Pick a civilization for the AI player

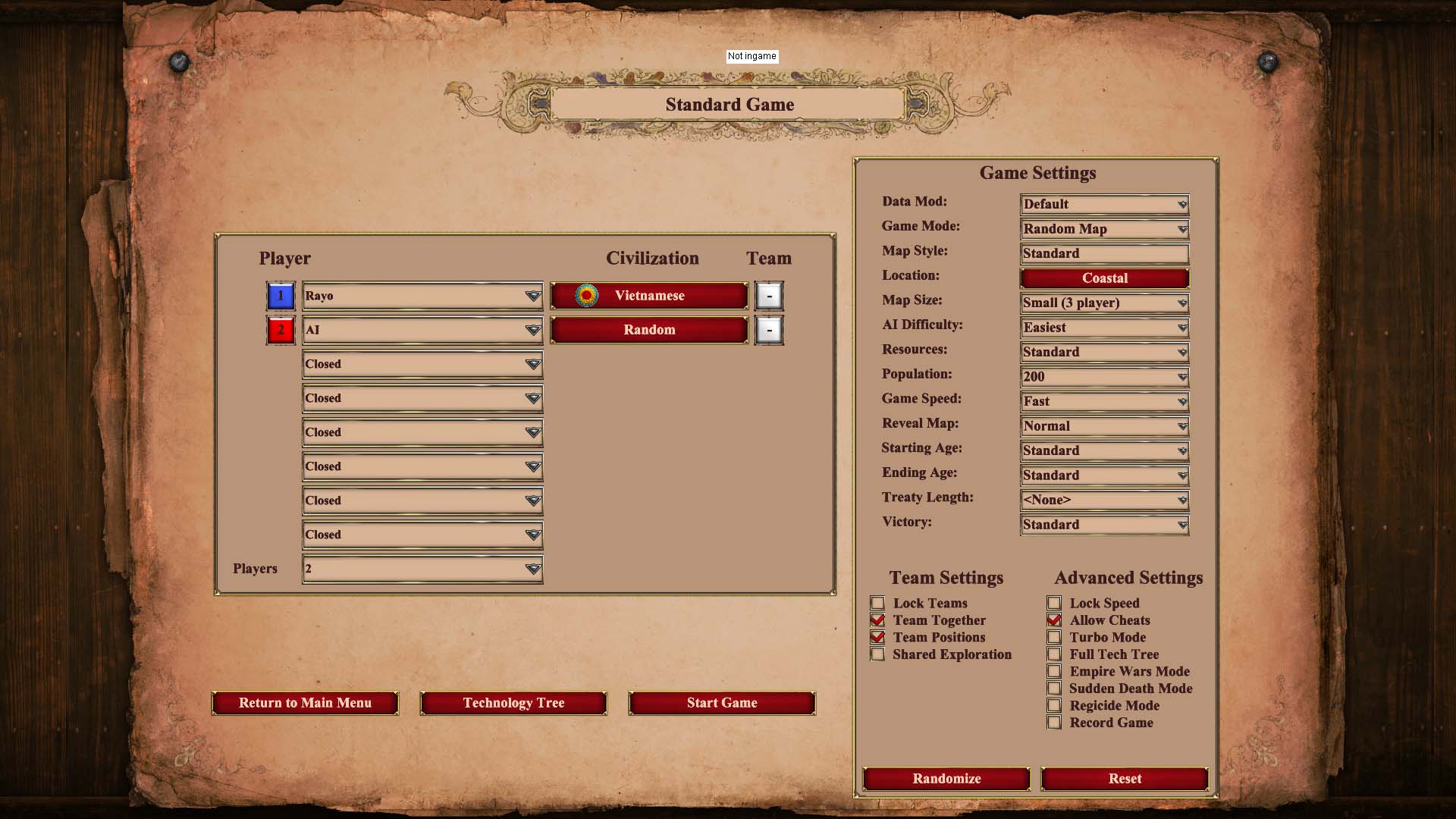pos(649,330)
